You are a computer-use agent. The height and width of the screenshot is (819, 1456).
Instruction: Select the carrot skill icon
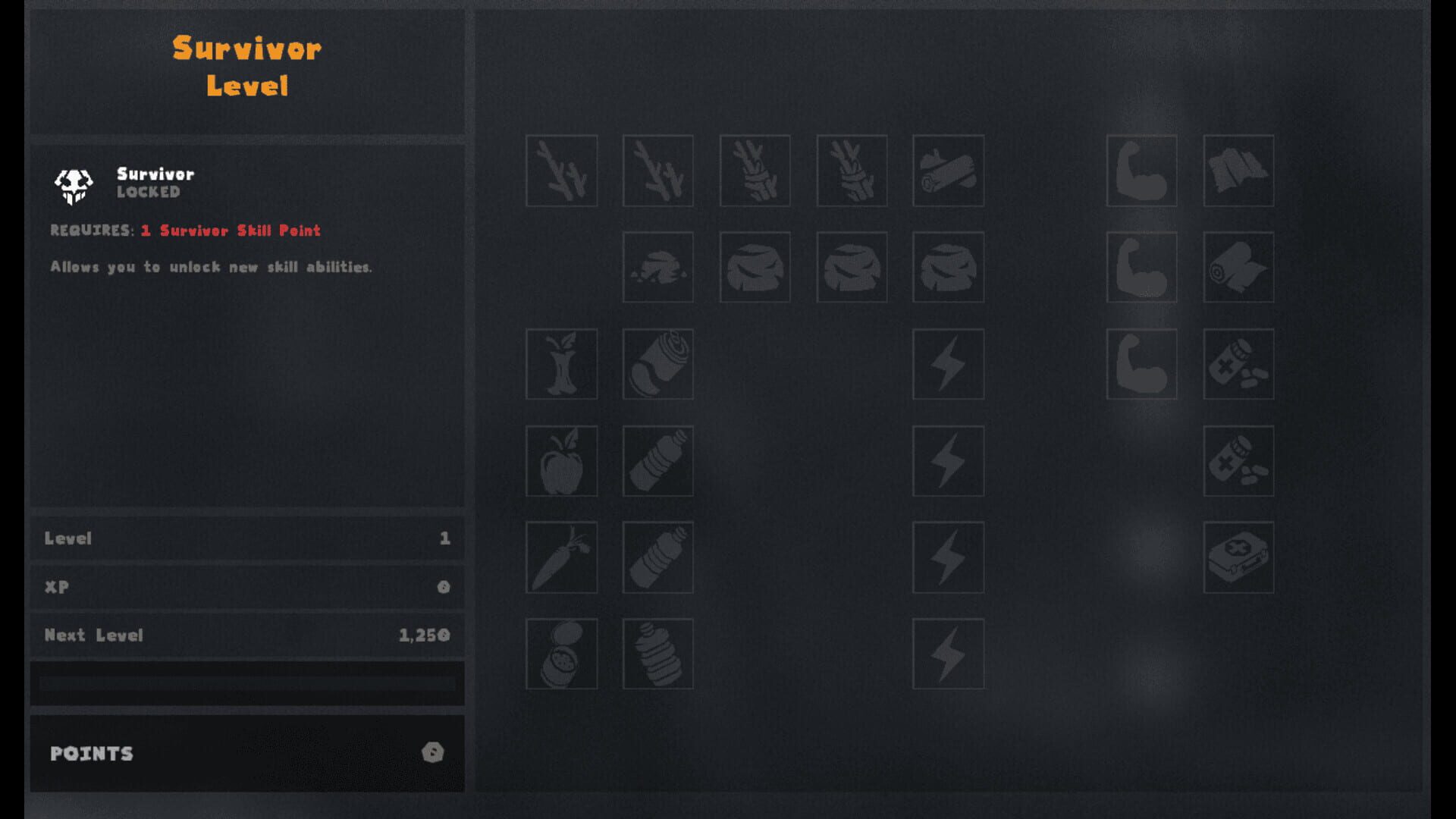click(561, 558)
